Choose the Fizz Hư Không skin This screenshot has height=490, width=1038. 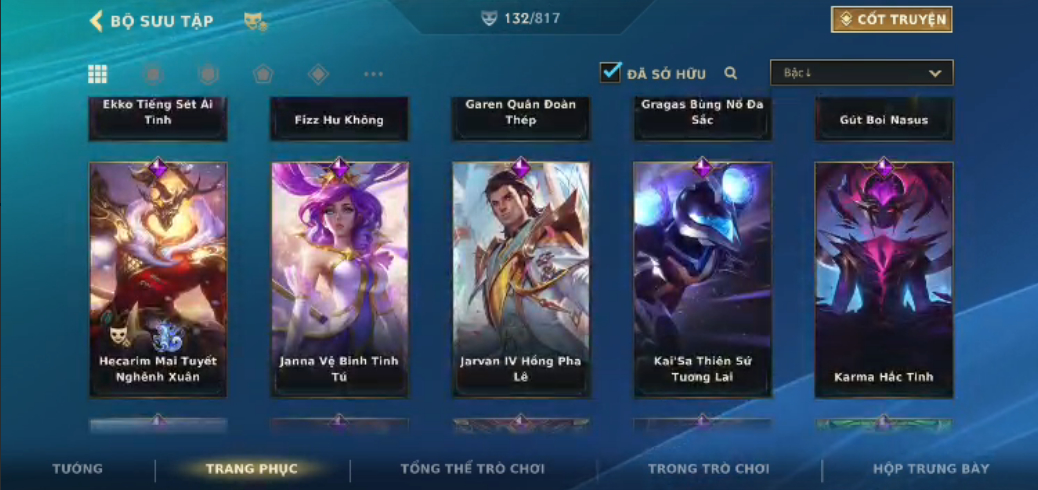pyautogui.click(x=339, y=118)
